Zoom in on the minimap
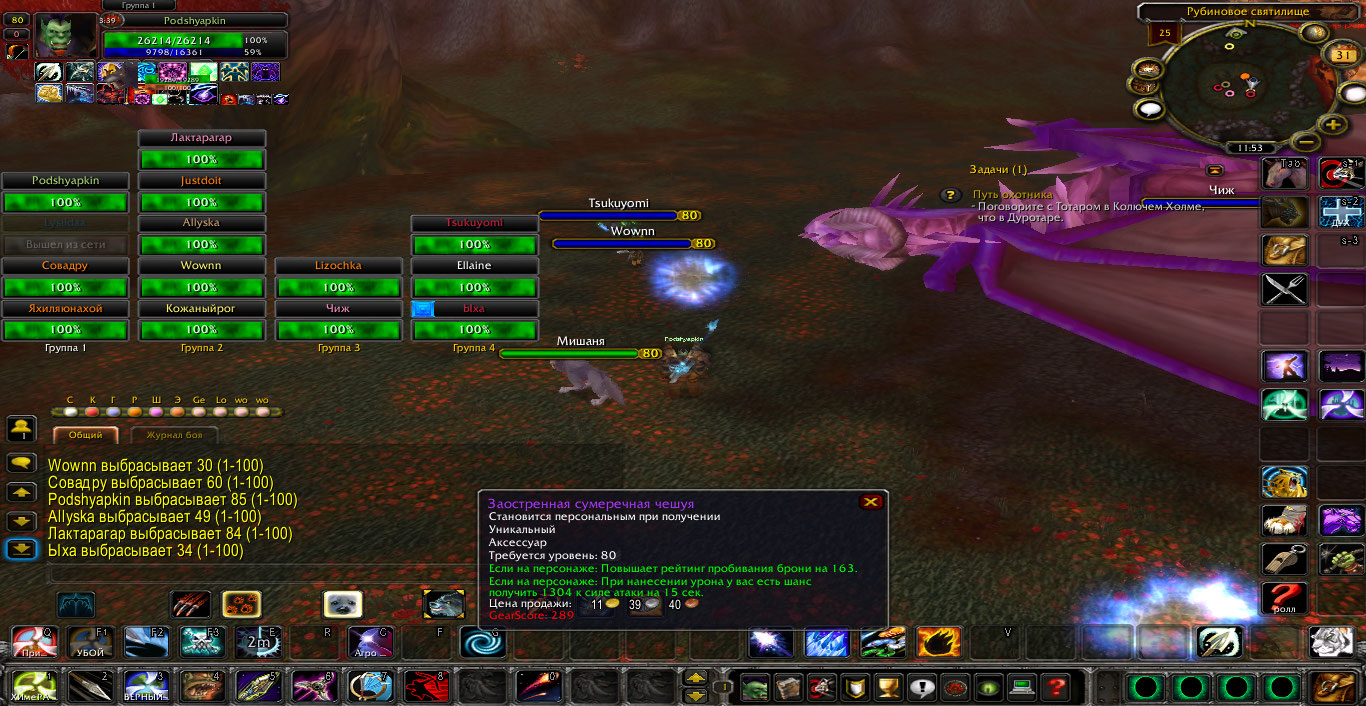This screenshot has width=1366, height=706. (x=1332, y=125)
